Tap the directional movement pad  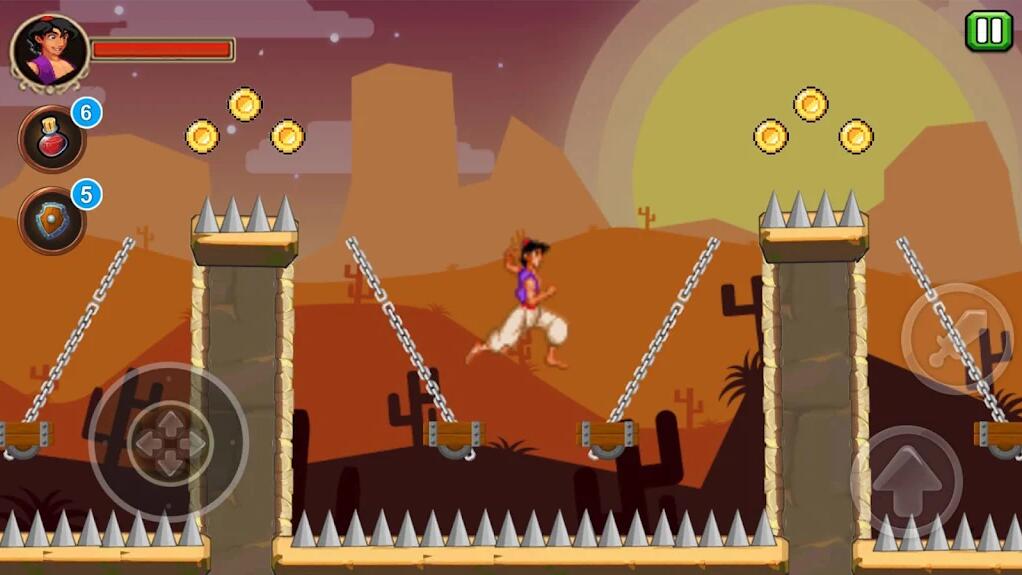pos(169,443)
